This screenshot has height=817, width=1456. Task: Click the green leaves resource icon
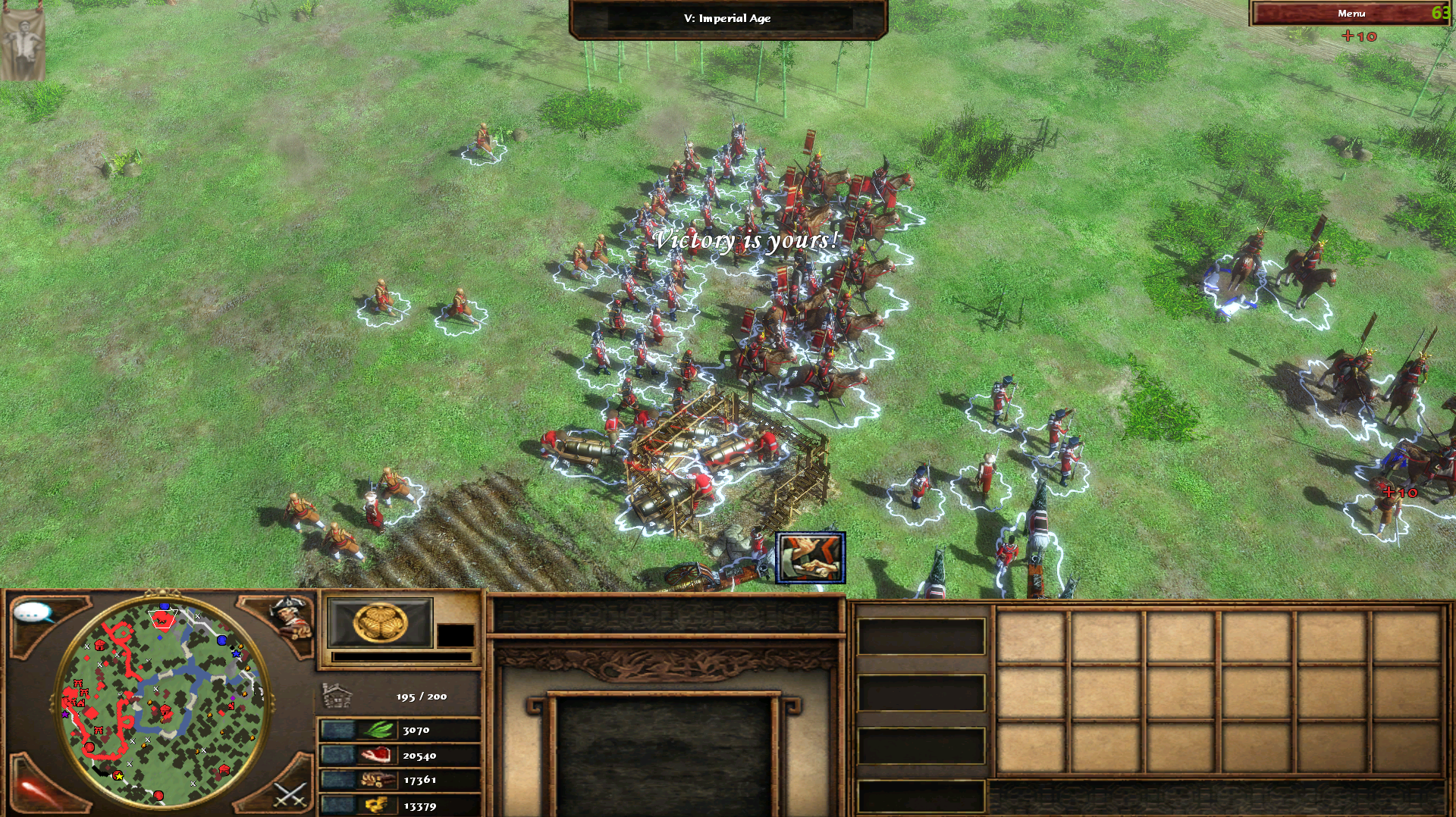(x=379, y=730)
